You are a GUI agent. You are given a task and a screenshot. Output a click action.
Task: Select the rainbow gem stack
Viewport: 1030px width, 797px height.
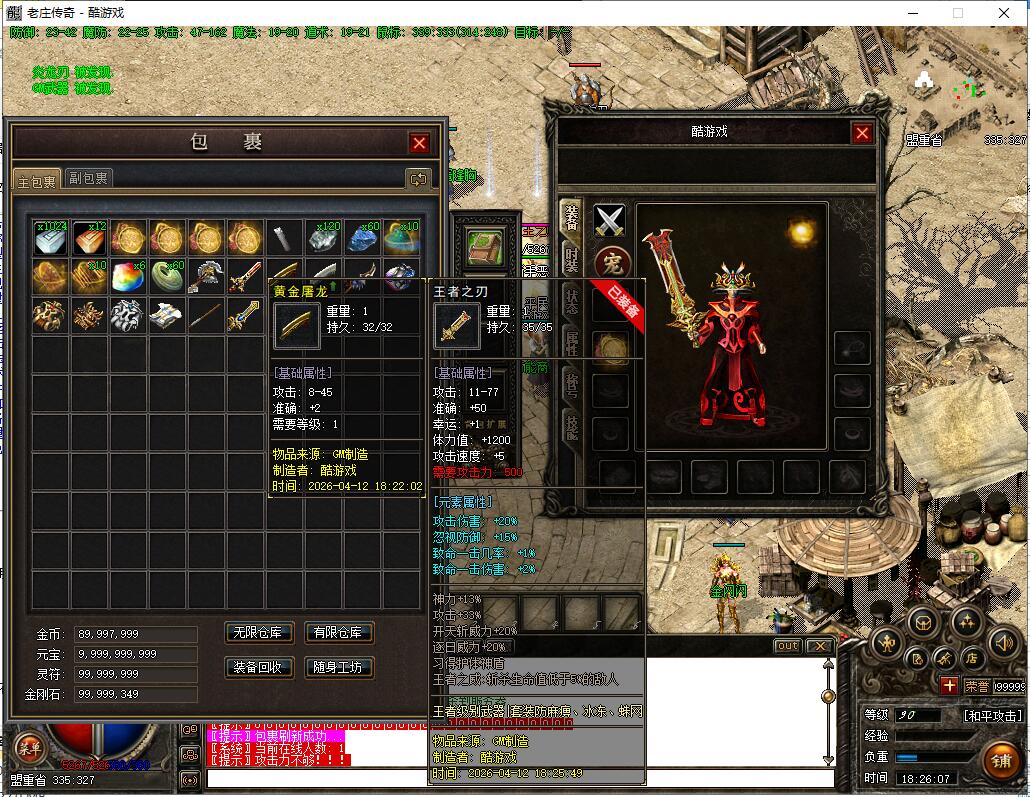click(128, 277)
